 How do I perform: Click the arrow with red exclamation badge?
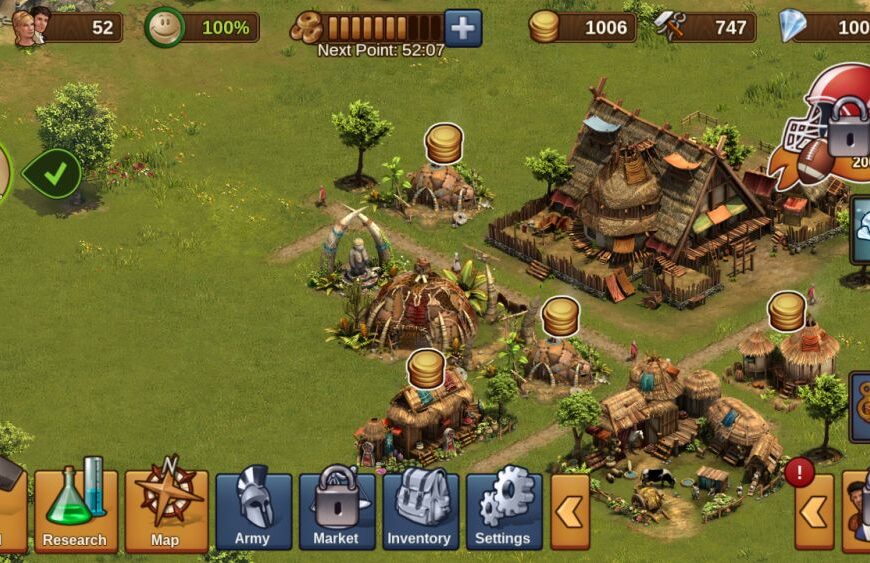coord(814,511)
